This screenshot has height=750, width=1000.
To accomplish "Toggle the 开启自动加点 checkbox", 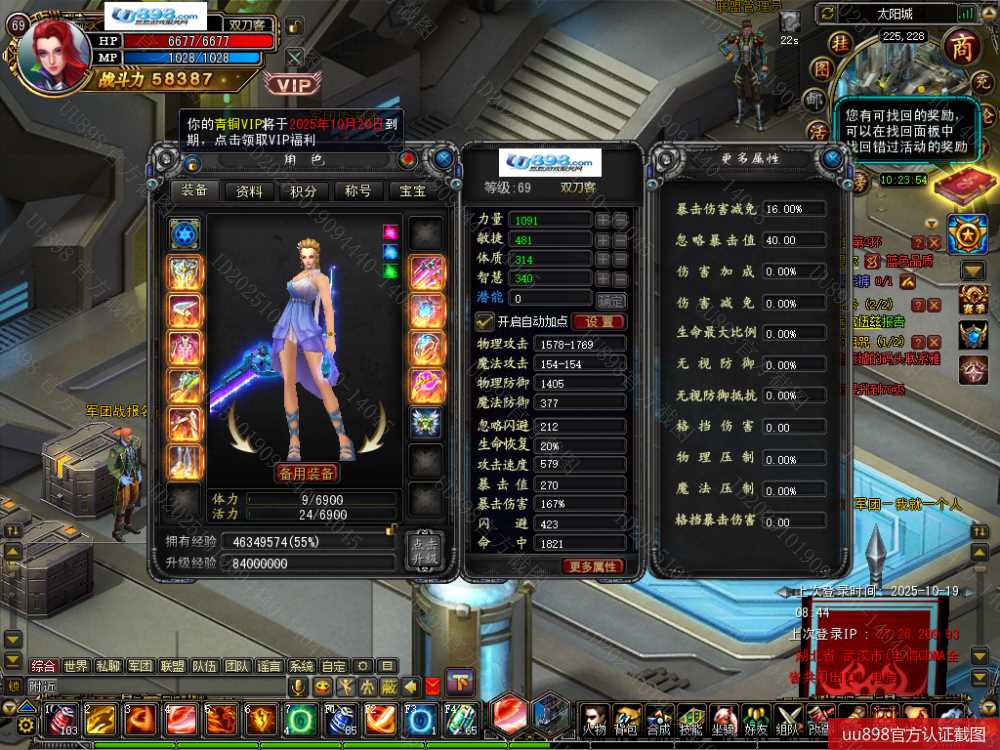I will 484,321.
